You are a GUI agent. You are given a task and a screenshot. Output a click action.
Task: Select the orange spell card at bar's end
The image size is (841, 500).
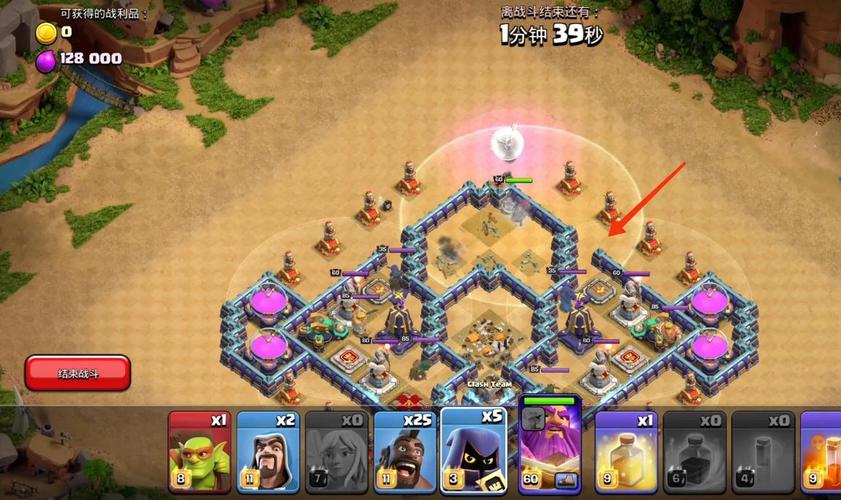pos(822,452)
